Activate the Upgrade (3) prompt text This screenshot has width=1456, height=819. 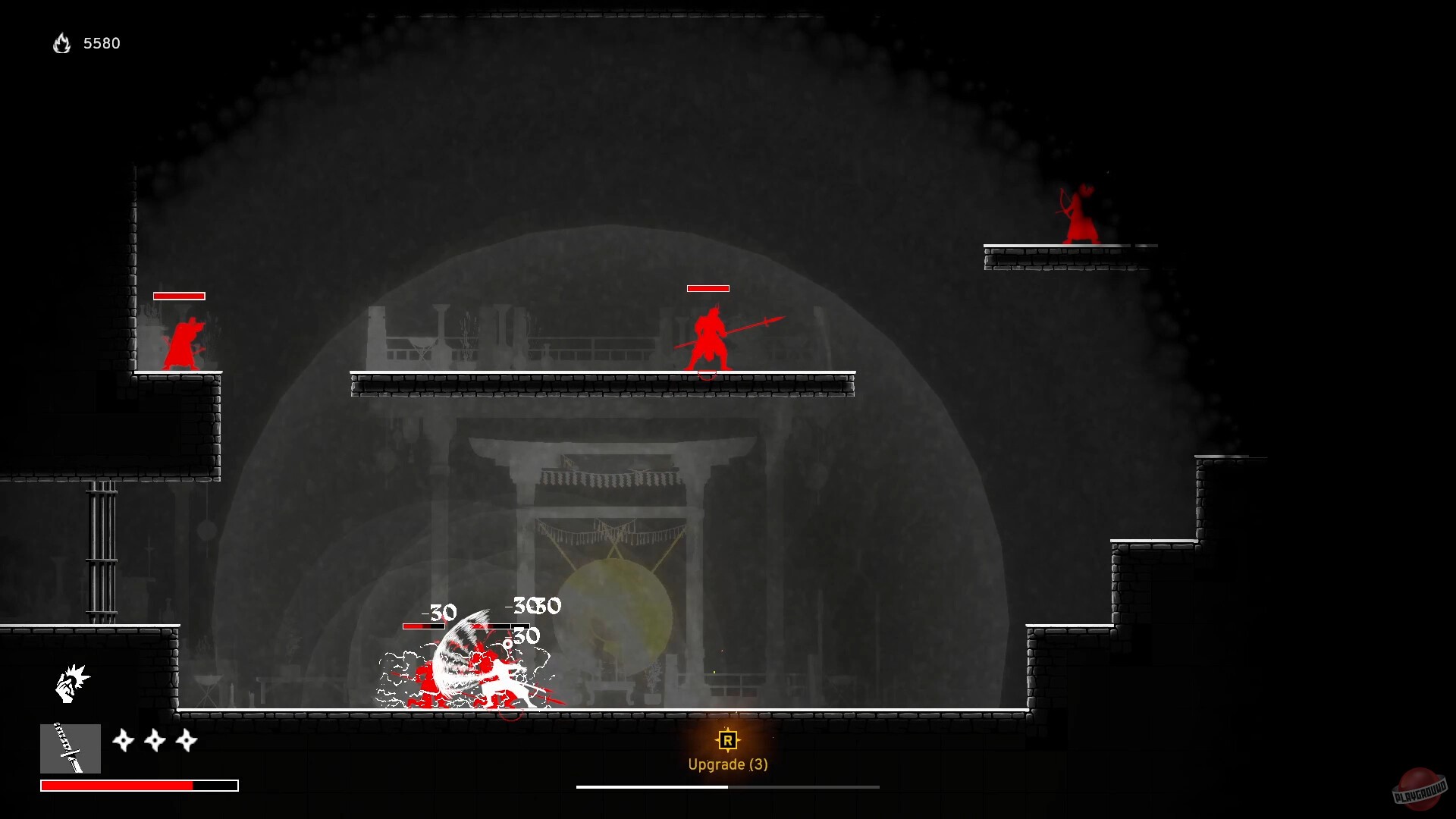[727, 764]
